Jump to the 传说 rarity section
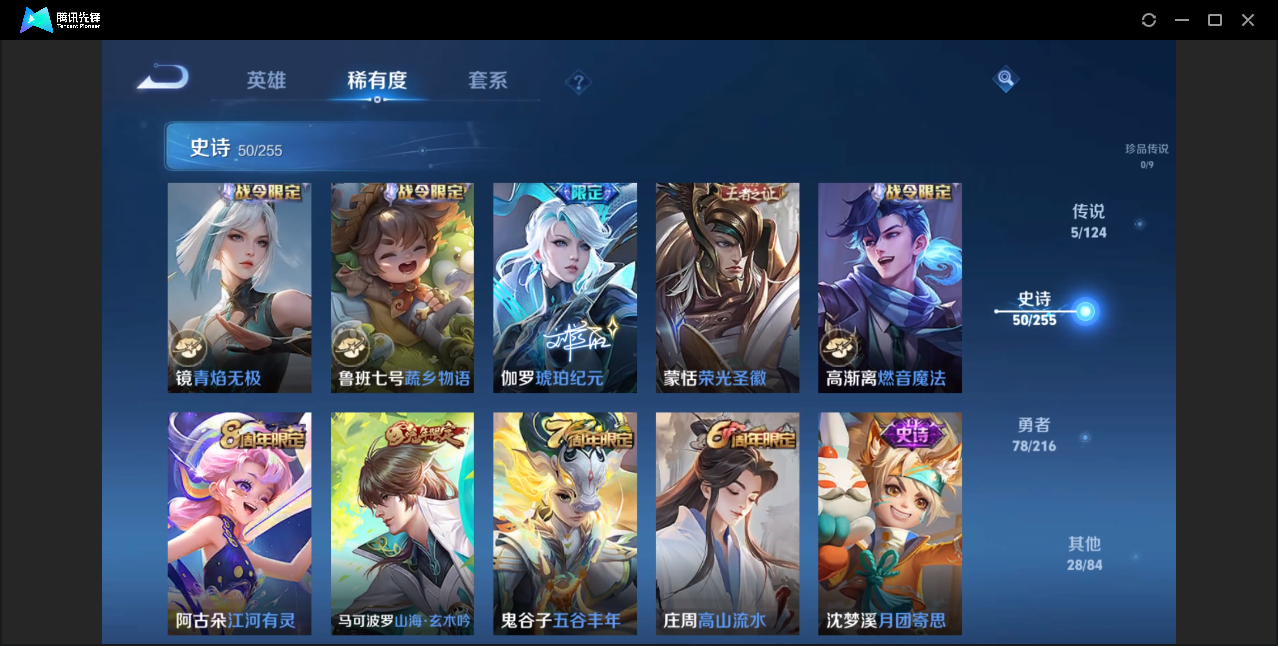 [x=1088, y=221]
